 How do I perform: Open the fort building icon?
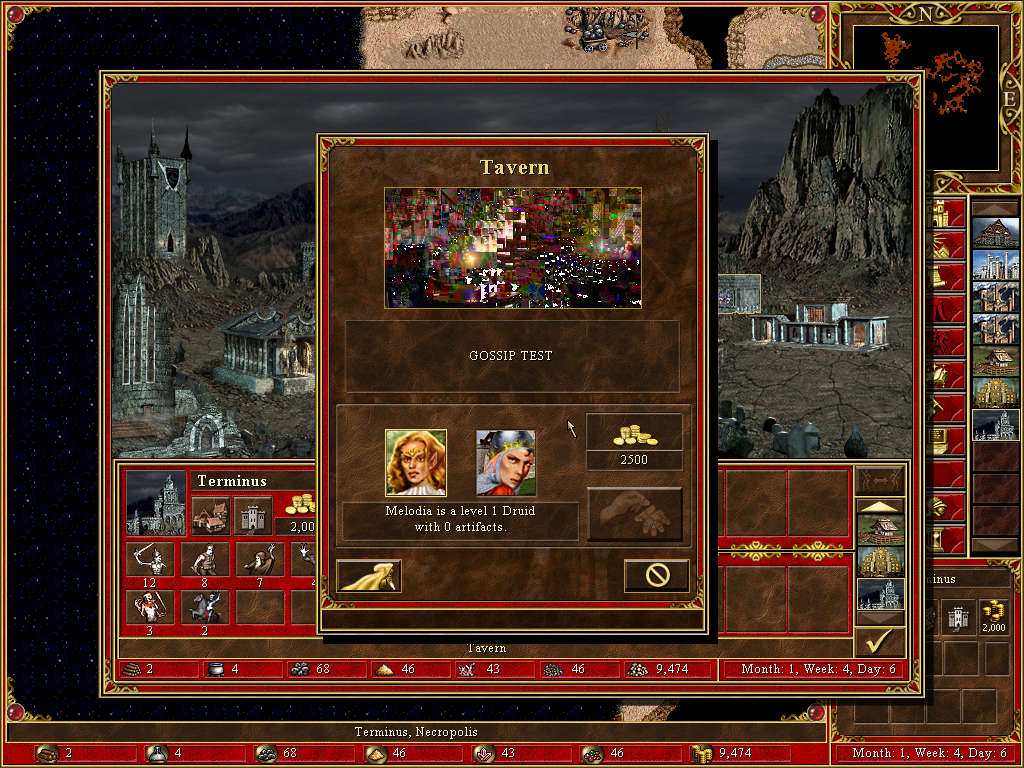pos(253,515)
